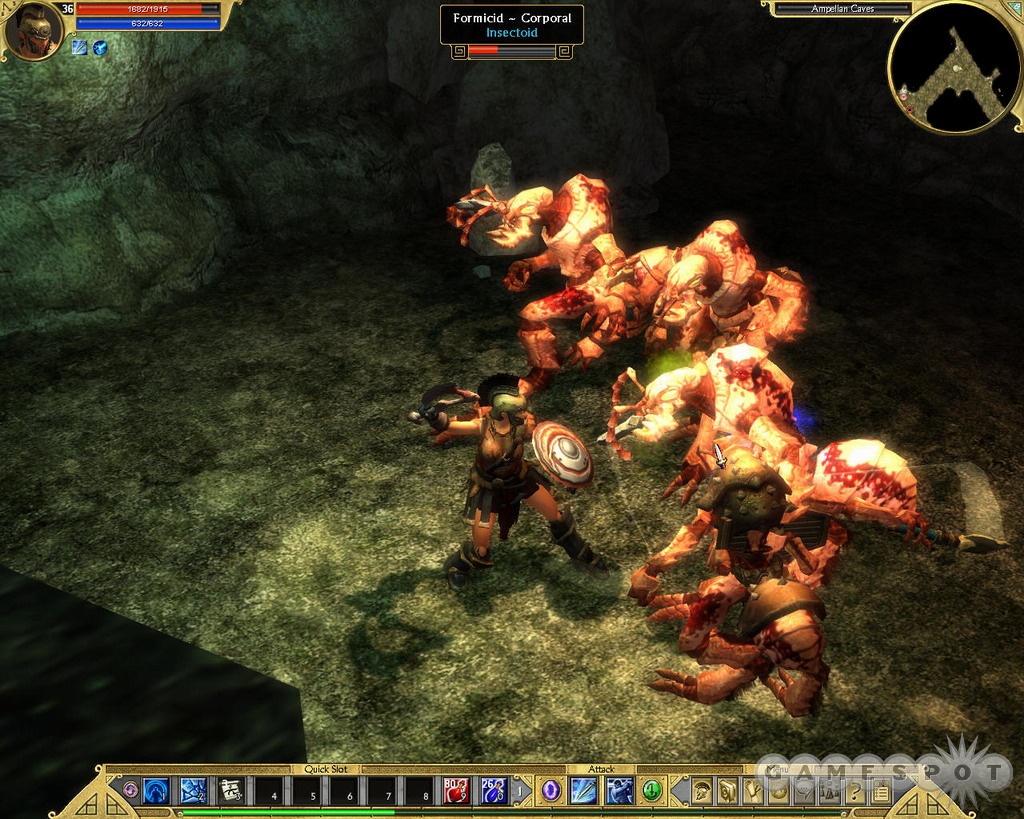Open the help question mark button

coord(855,792)
